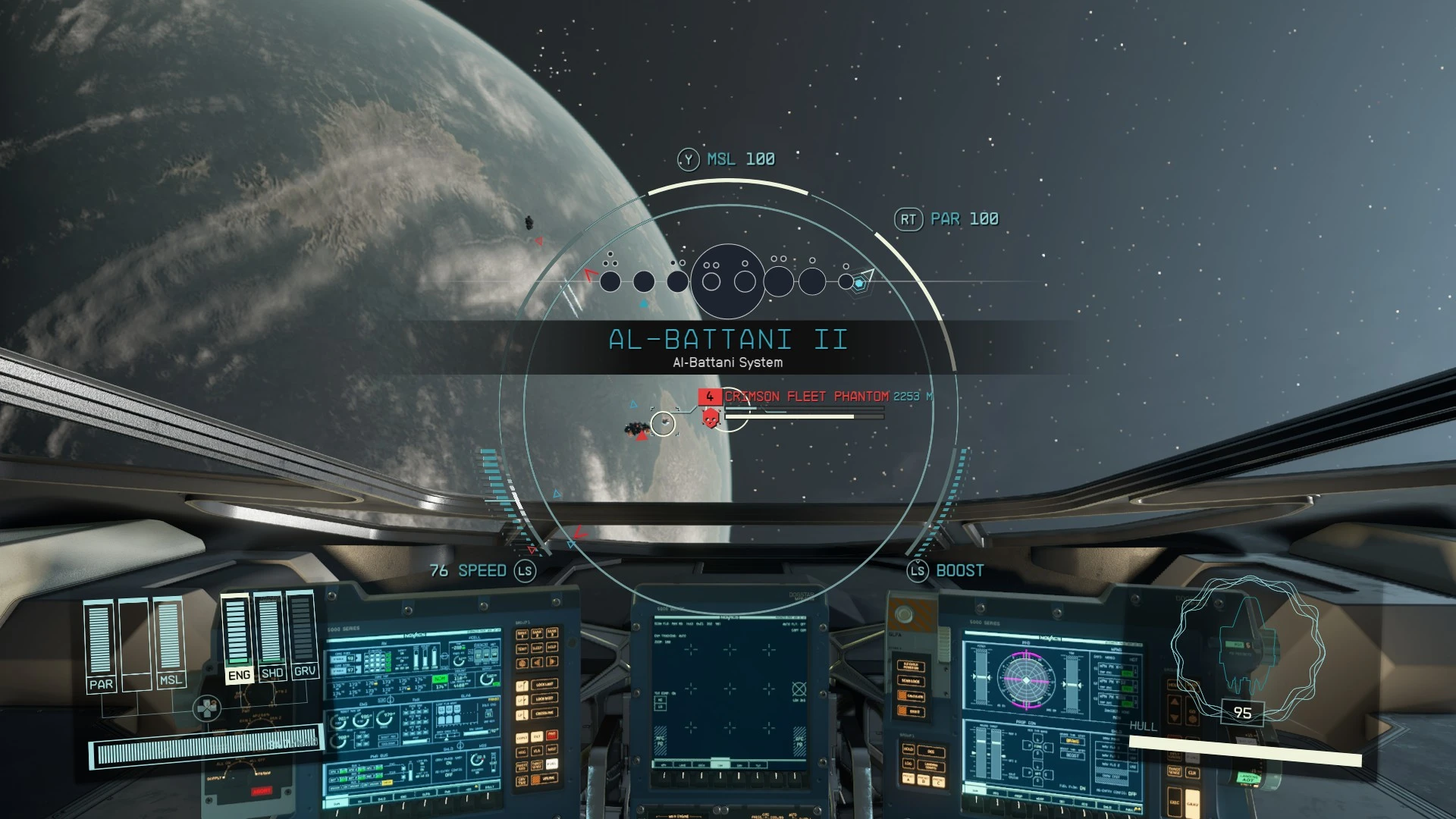Viewport: 1456px width, 819px height.
Task: Toggle the CROSSLINK switch on the center console
Action: pos(546,713)
